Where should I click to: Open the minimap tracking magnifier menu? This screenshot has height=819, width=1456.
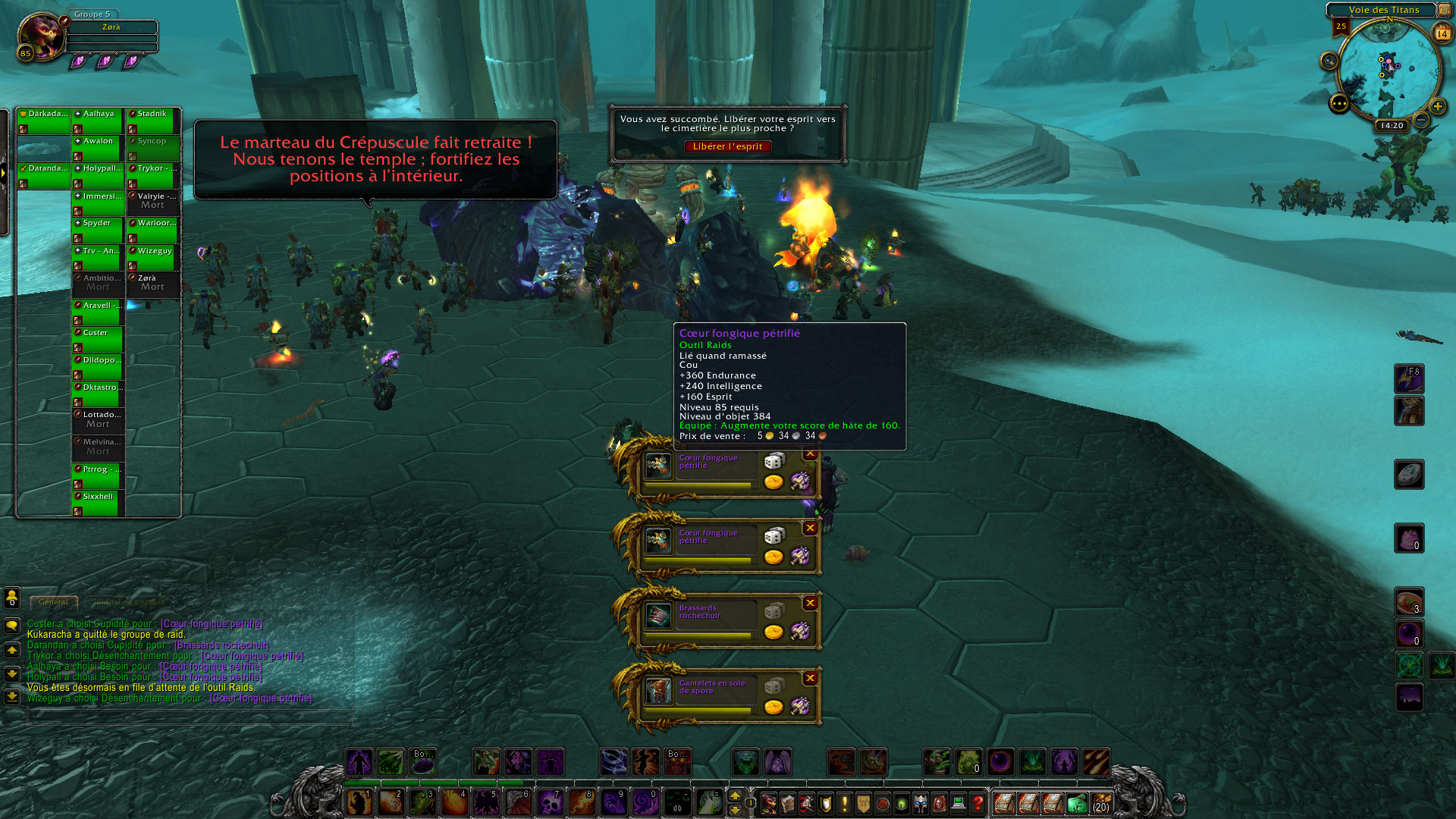pos(1329,61)
